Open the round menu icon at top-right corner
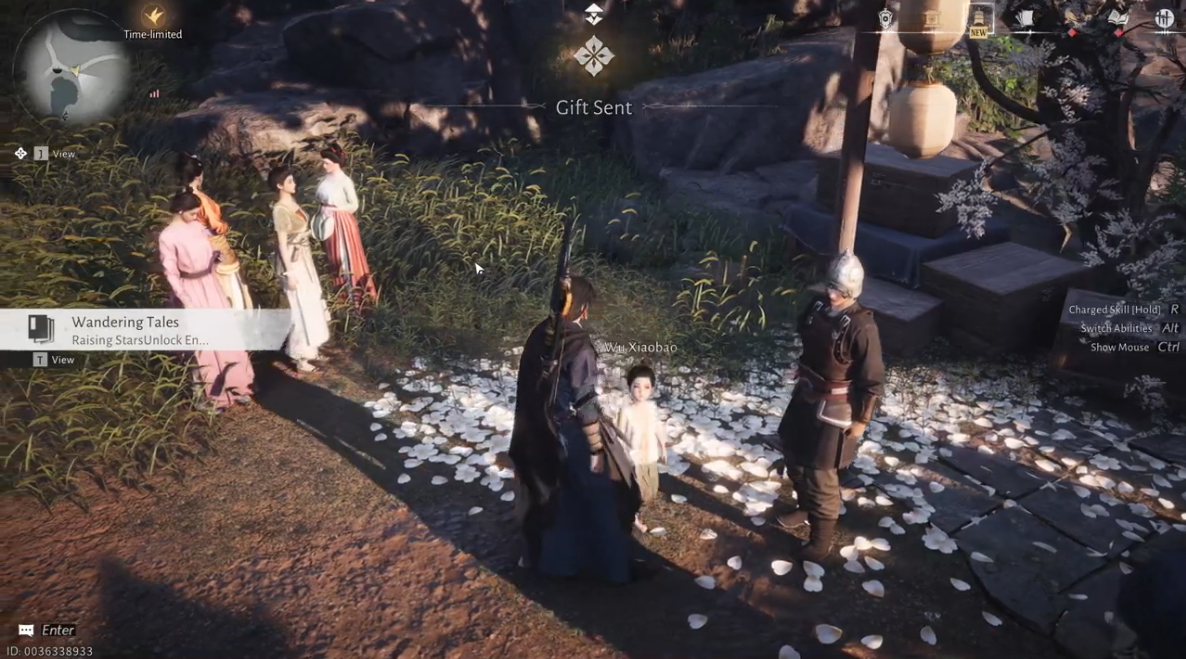The height and width of the screenshot is (659, 1186). point(1164,19)
